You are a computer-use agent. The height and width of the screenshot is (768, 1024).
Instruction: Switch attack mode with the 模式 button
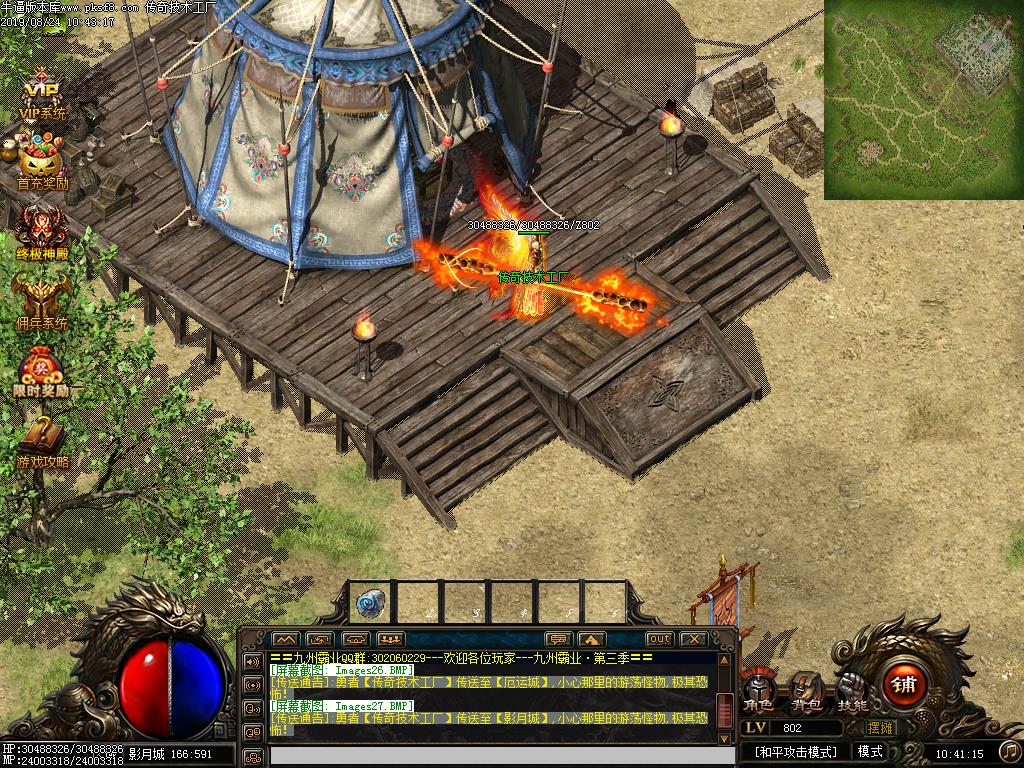(x=870, y=752)
